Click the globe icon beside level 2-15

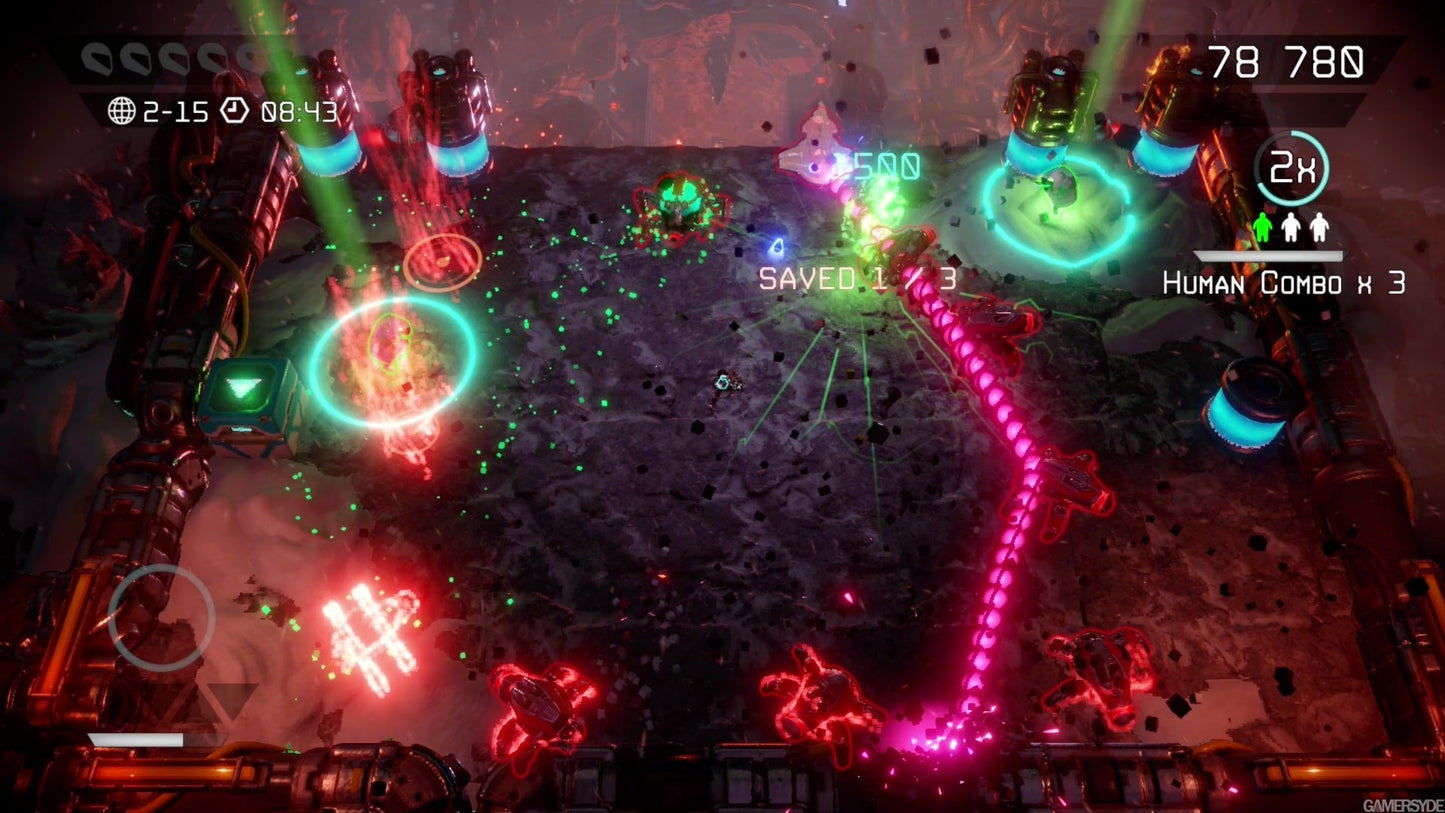click(x=121, y=110)
